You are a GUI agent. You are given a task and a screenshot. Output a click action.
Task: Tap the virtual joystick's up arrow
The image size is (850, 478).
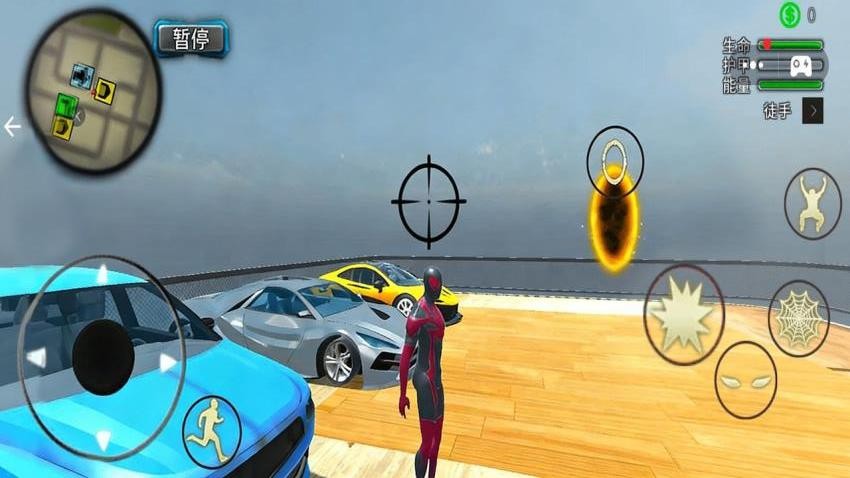(101, 274)
